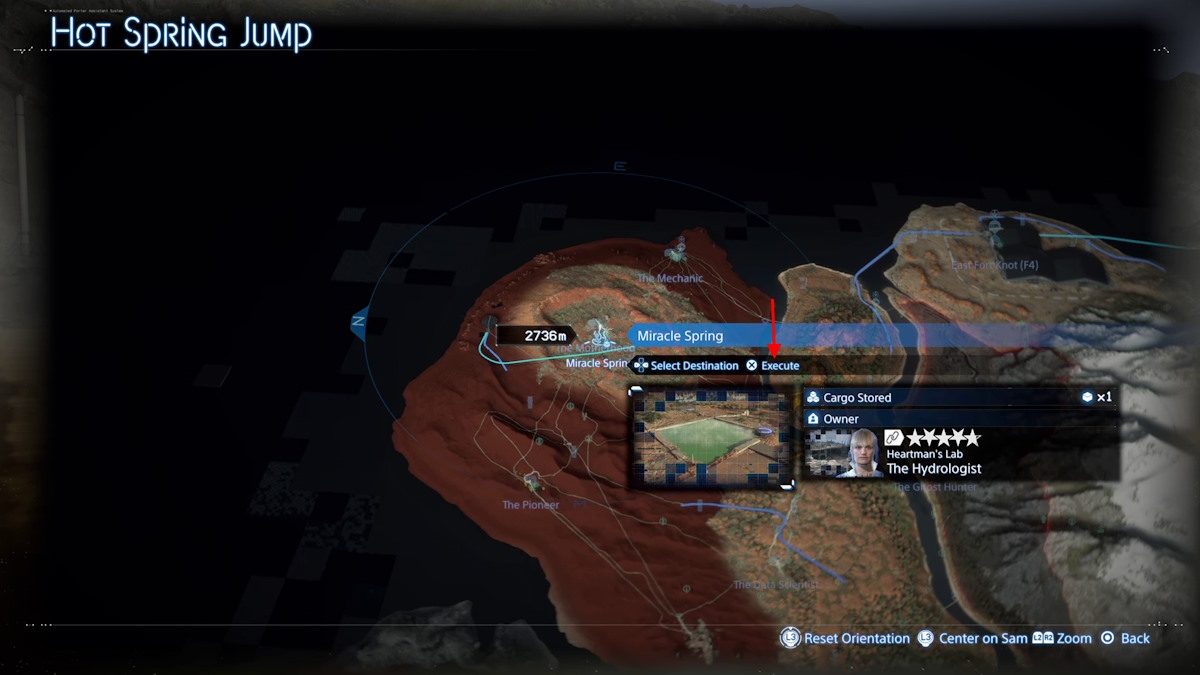Choose the Execute option
The height and width of the screenshot is (675, 1200).
(773, 366)
